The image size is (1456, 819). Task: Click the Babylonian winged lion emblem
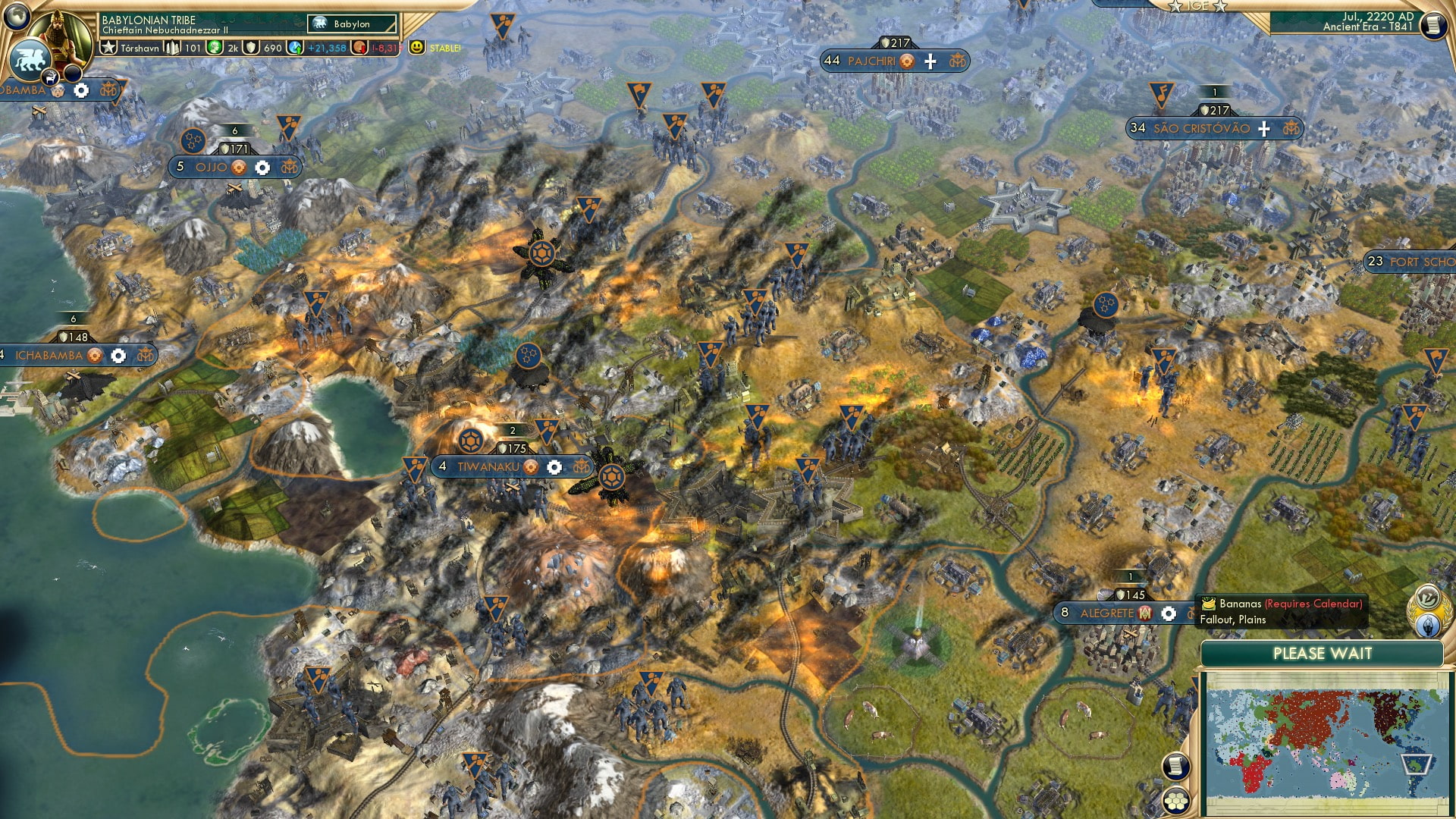(x=30, y=59)
